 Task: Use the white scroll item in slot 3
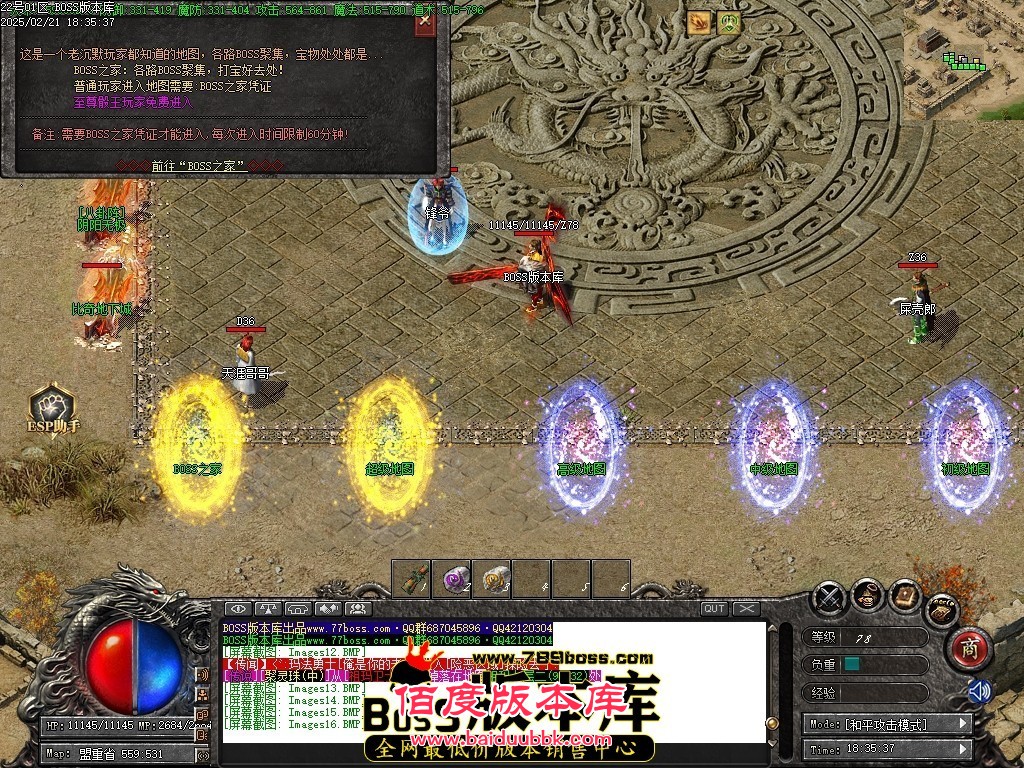coord(492,578)
